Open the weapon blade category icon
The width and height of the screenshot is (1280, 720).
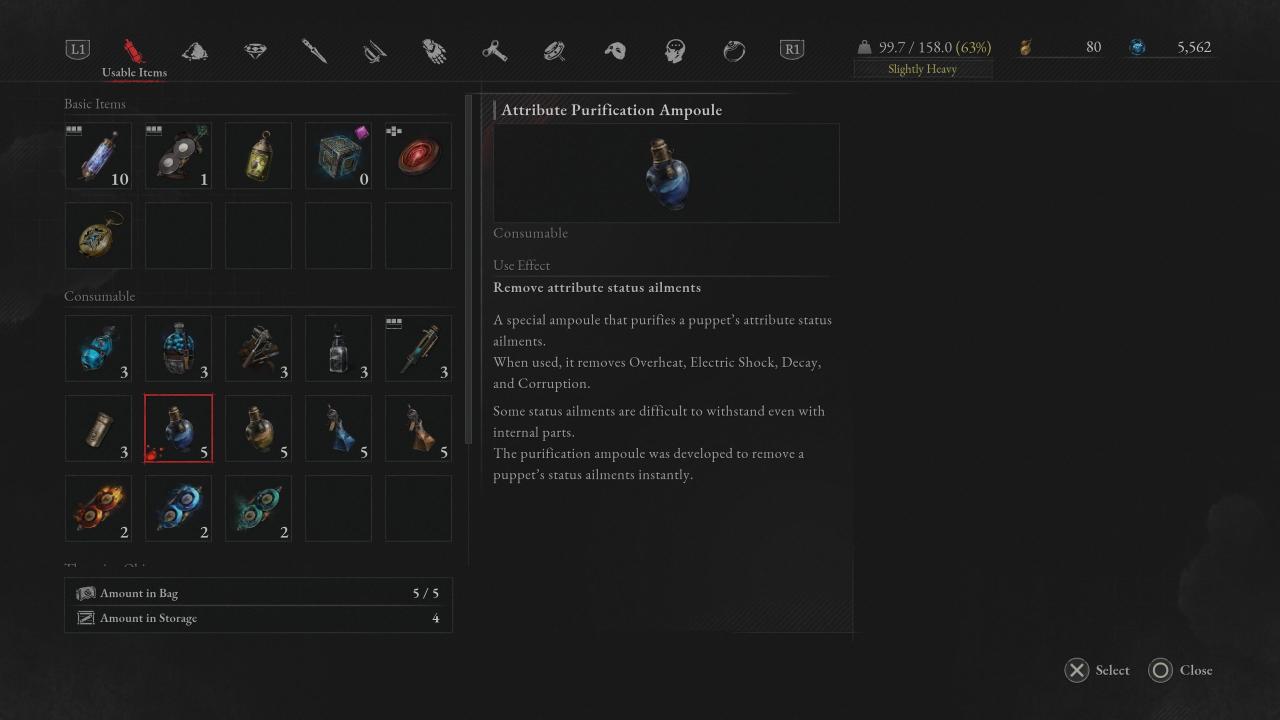click(314, 48)
